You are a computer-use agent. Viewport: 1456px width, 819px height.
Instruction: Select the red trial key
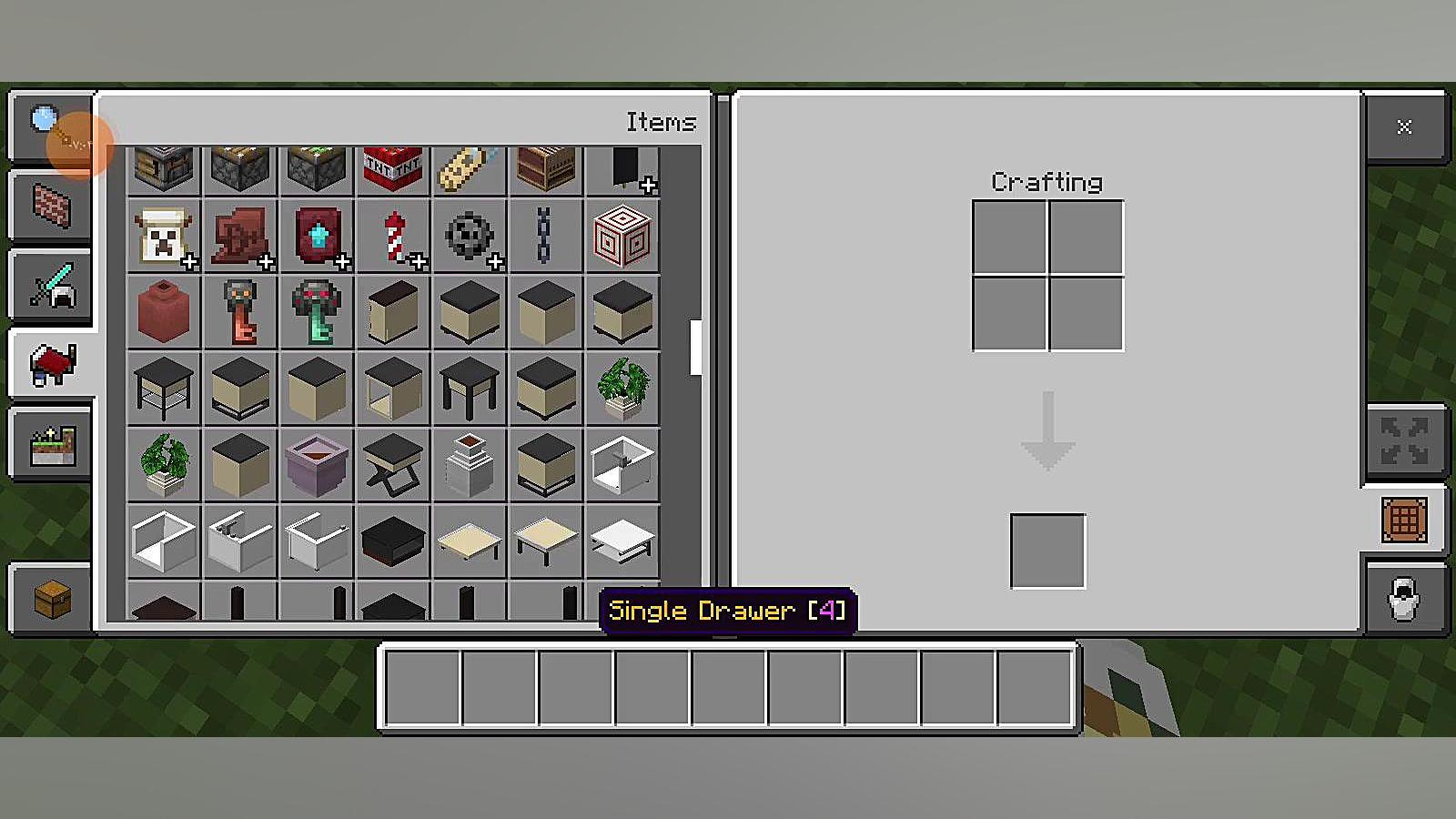coord(240,312)
